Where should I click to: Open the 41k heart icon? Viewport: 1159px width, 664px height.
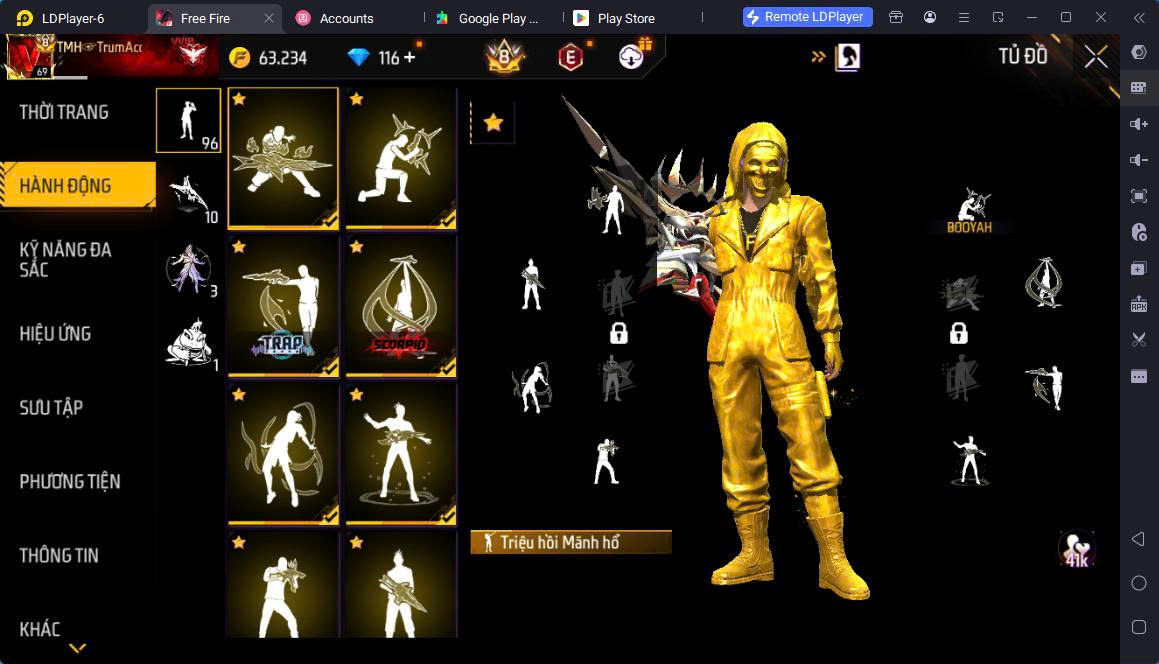[x=1077, y=548]
